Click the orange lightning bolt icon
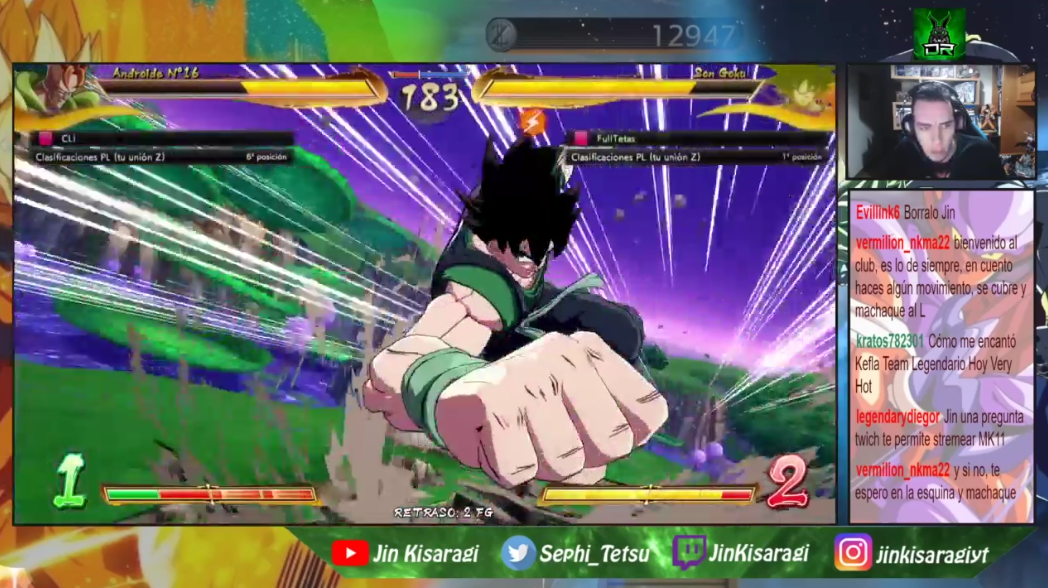Image resolution: width=1048 pixels, height=588 pixels. click(533, 123)
